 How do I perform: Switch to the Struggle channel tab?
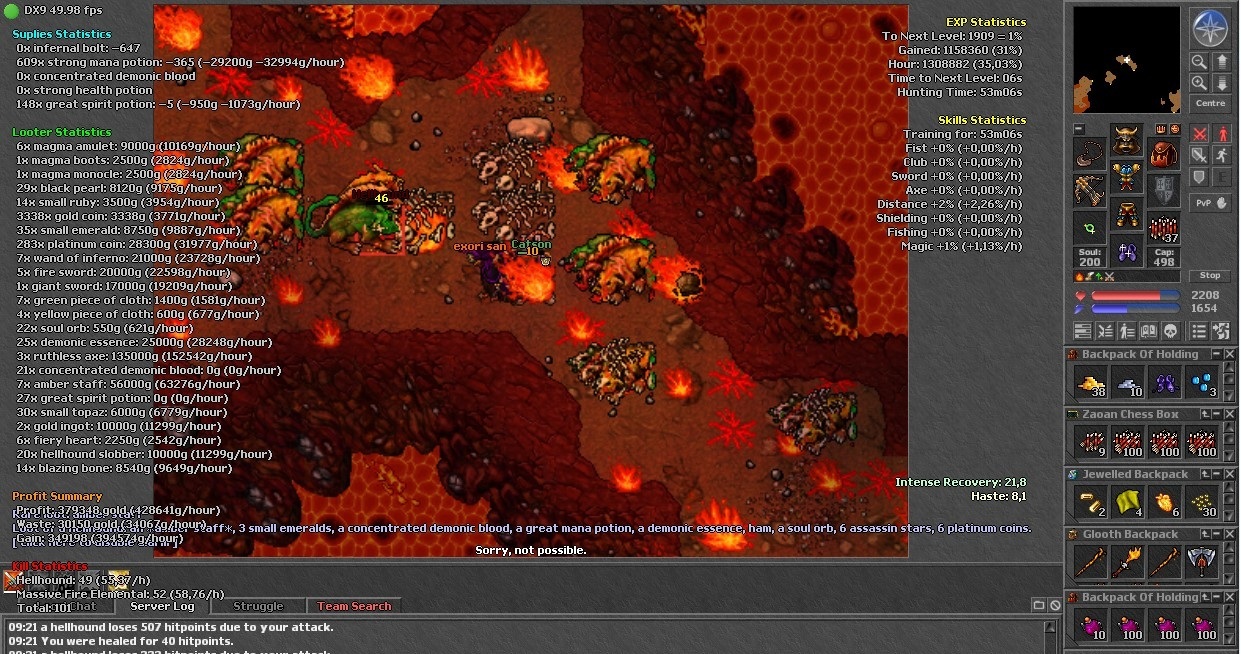click(x=258, y=606)
